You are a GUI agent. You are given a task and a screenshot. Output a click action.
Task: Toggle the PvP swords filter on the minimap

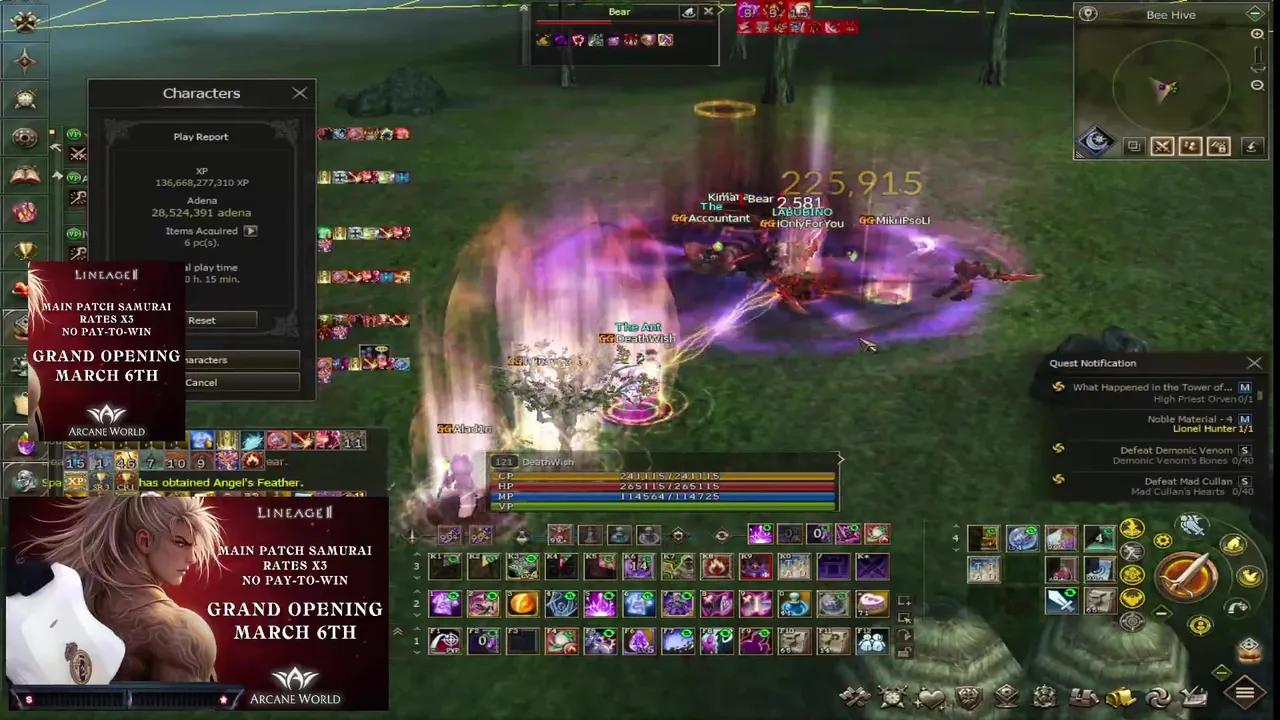pyautogui.click(x=1162, y=146)
